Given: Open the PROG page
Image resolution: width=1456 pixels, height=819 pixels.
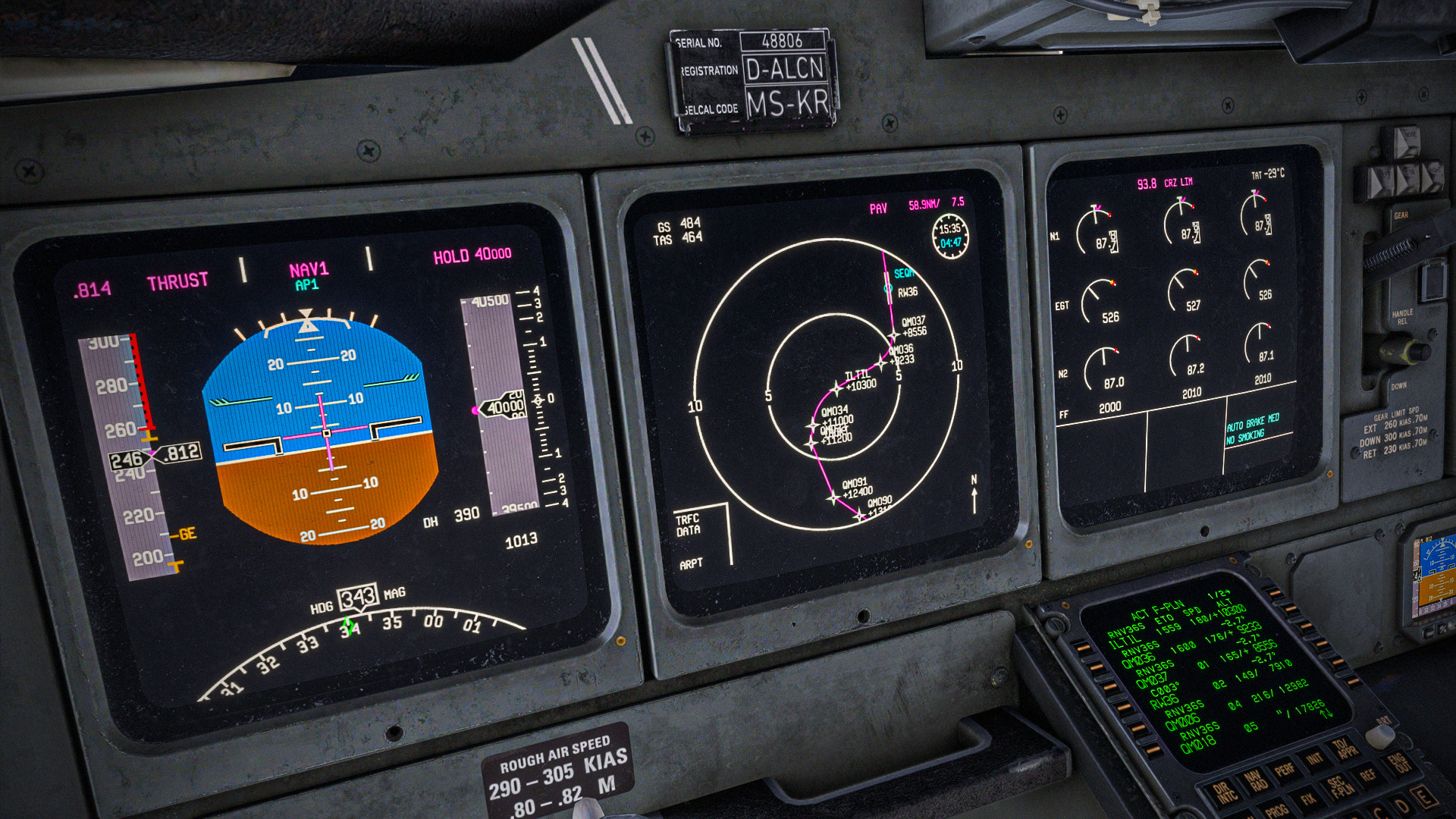Looking at the screenshot, I should [x=1277, y=811].
